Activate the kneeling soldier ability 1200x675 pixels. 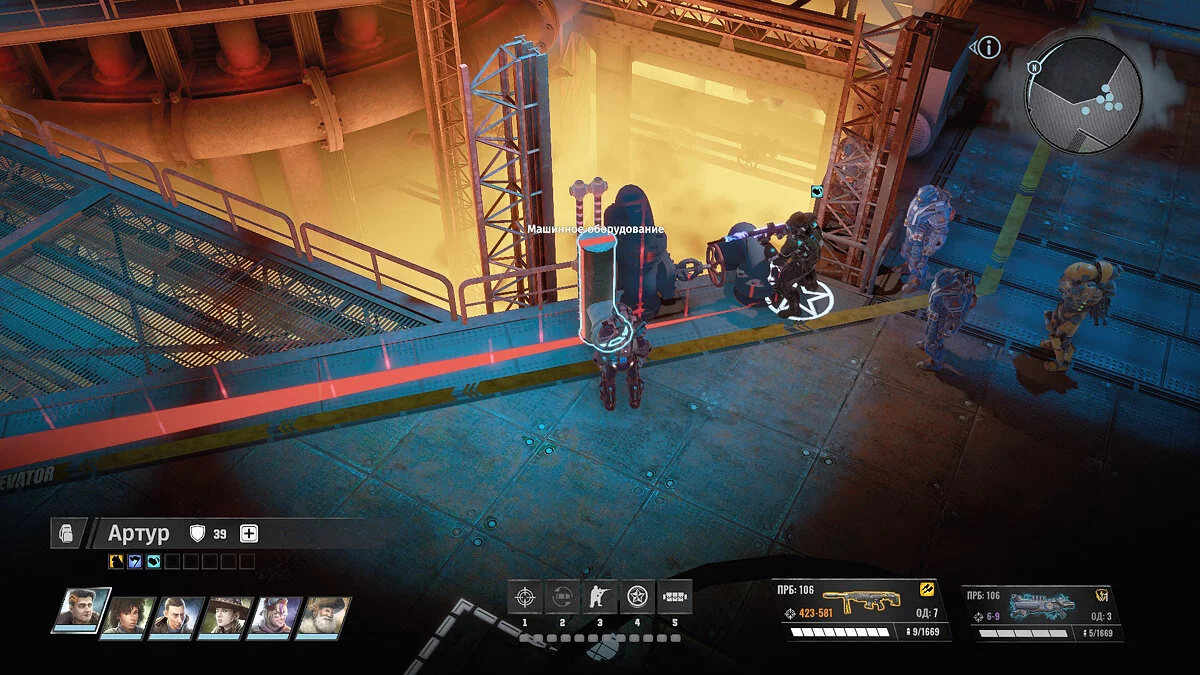coord(599,598)
